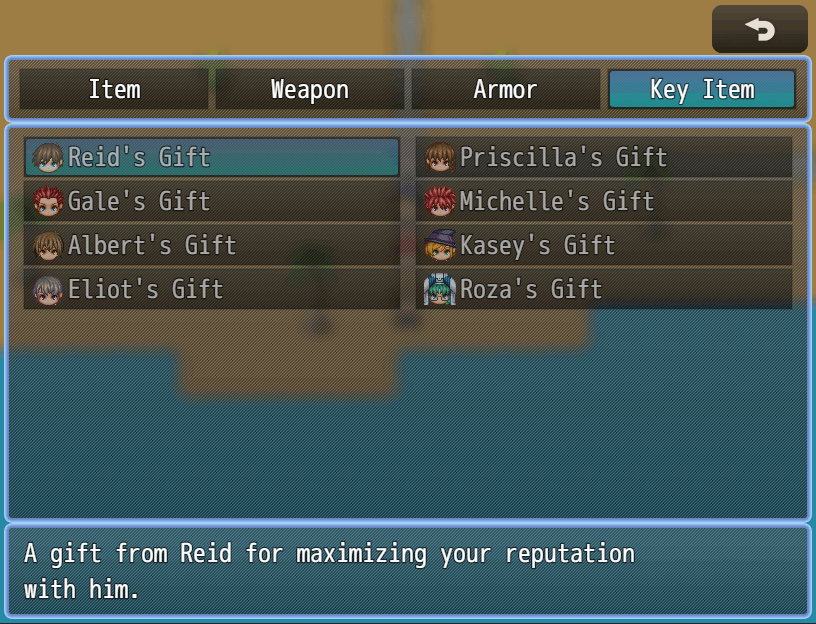Click the back arrow button
This screenshot has width=816, height=624.
point(759,30)
